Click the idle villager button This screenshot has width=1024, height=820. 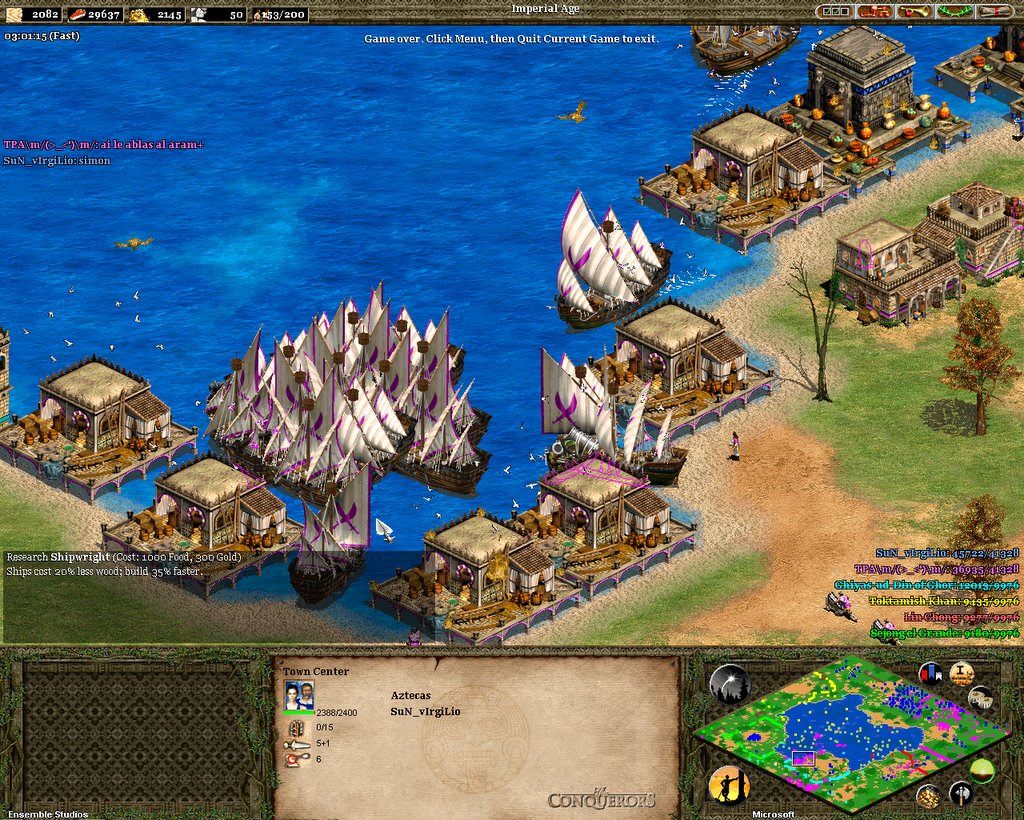(x=729, y=786)
